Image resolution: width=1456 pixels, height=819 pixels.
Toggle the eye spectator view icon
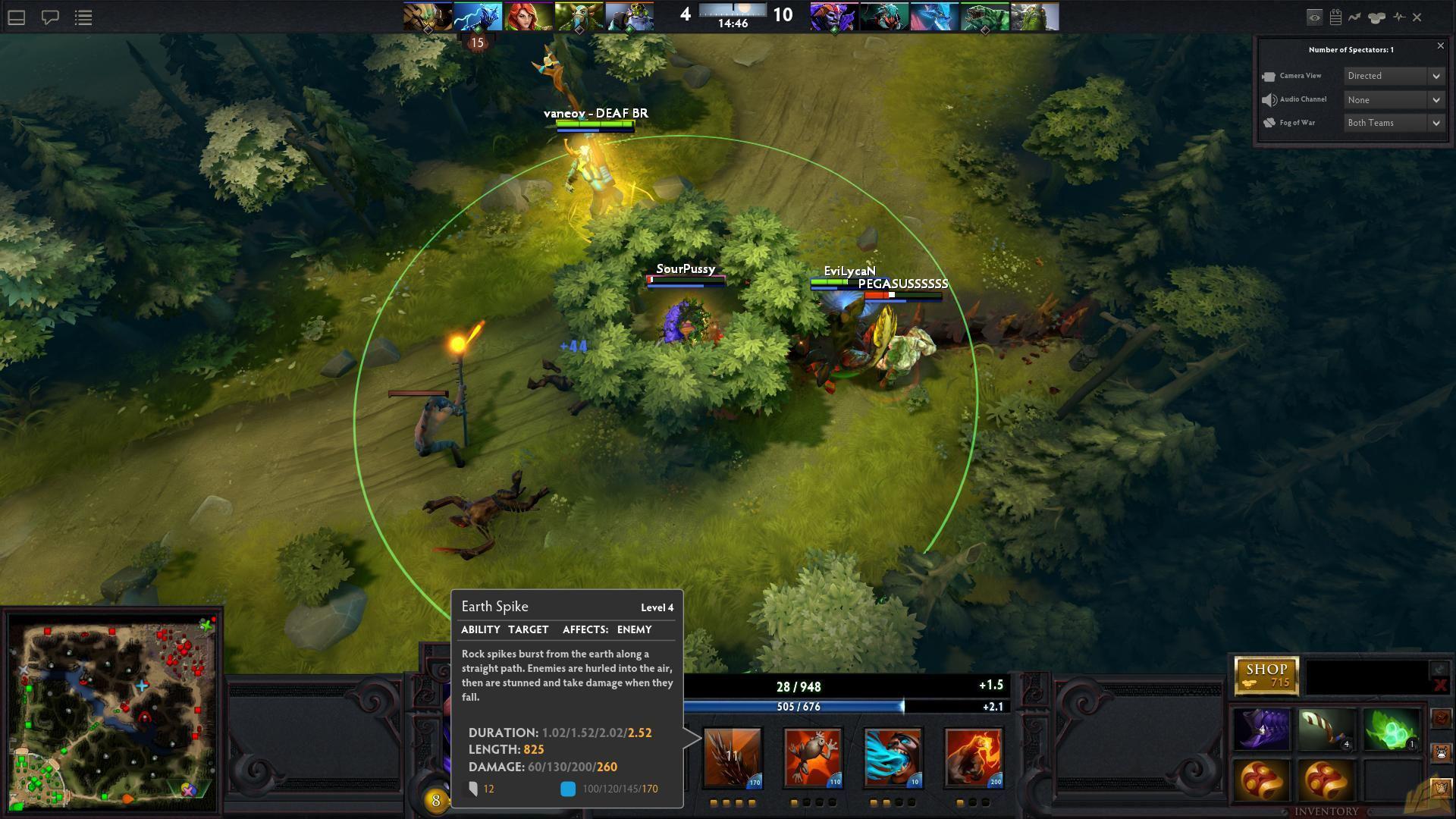pos(1314,17)
